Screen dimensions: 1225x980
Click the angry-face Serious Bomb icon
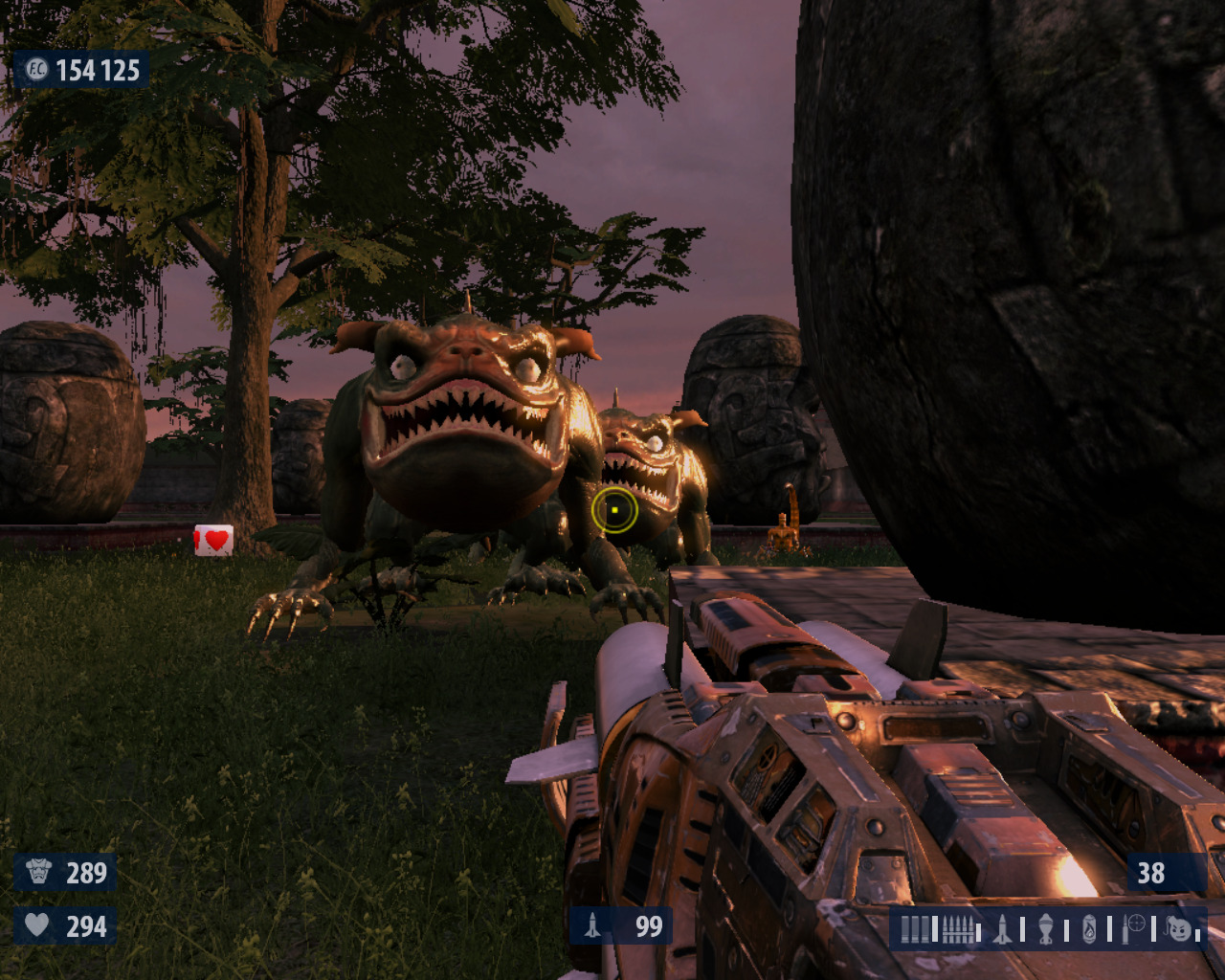[1179, 928]
